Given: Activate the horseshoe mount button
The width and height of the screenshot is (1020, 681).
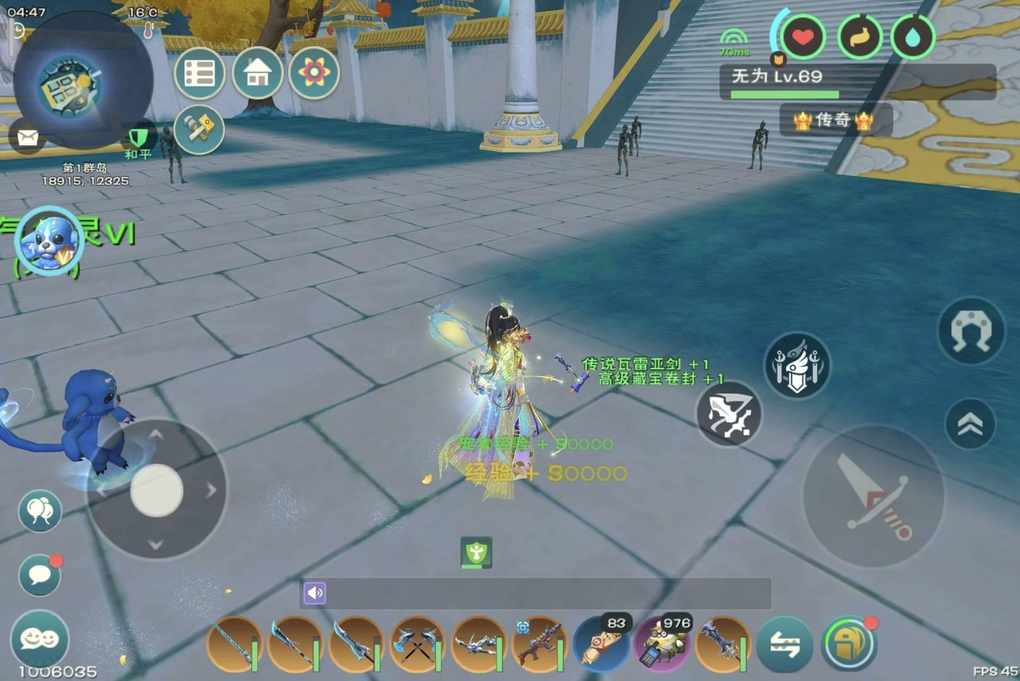Looking at the screenshot, I should coord(970,331).
